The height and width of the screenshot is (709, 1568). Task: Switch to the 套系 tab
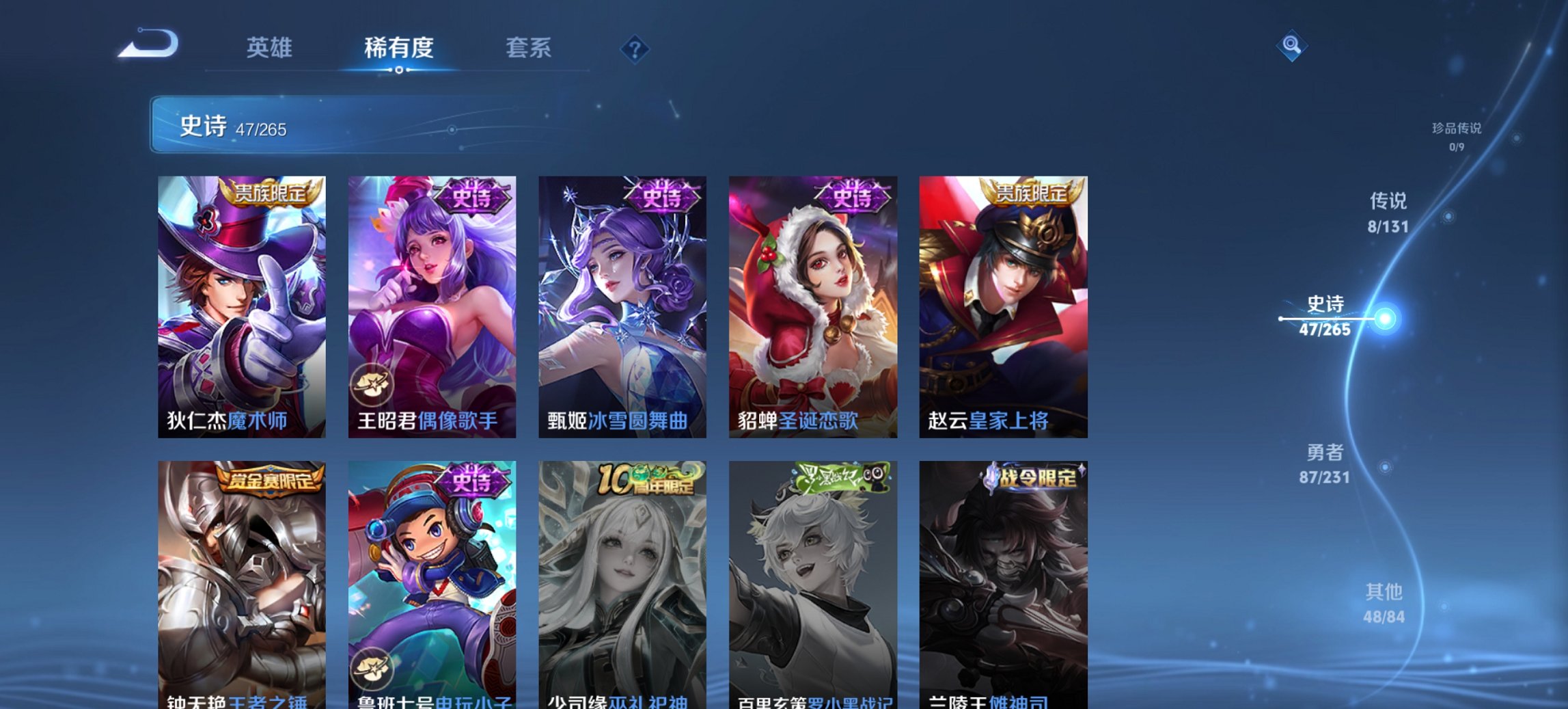[529, 48]
